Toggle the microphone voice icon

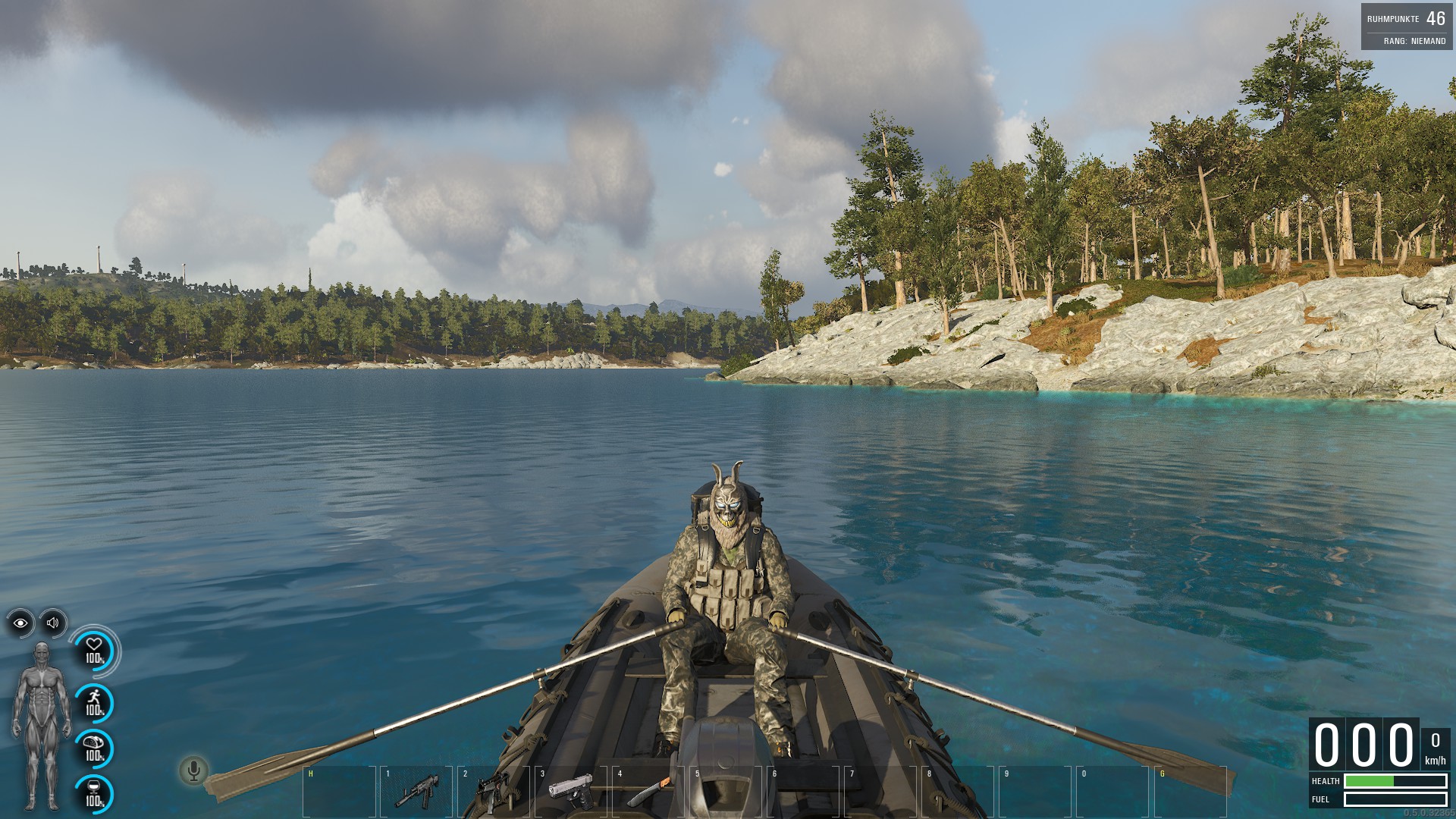click(193, 771)
